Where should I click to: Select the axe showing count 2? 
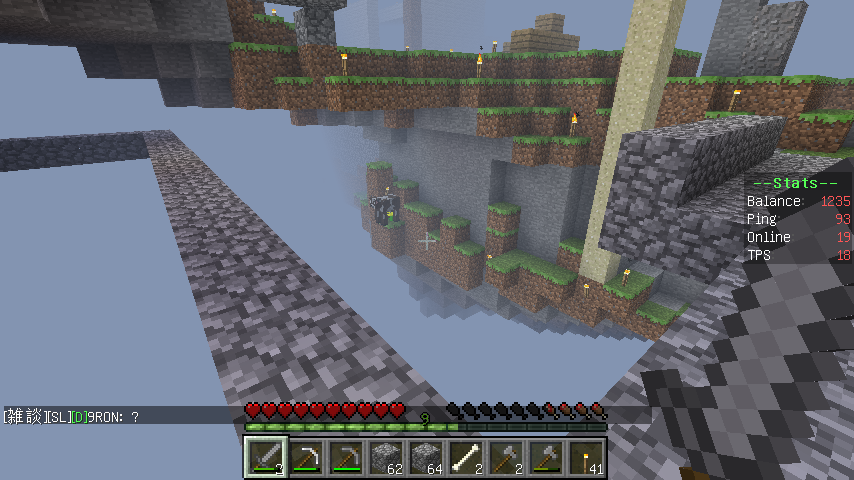tap(506, 458)
